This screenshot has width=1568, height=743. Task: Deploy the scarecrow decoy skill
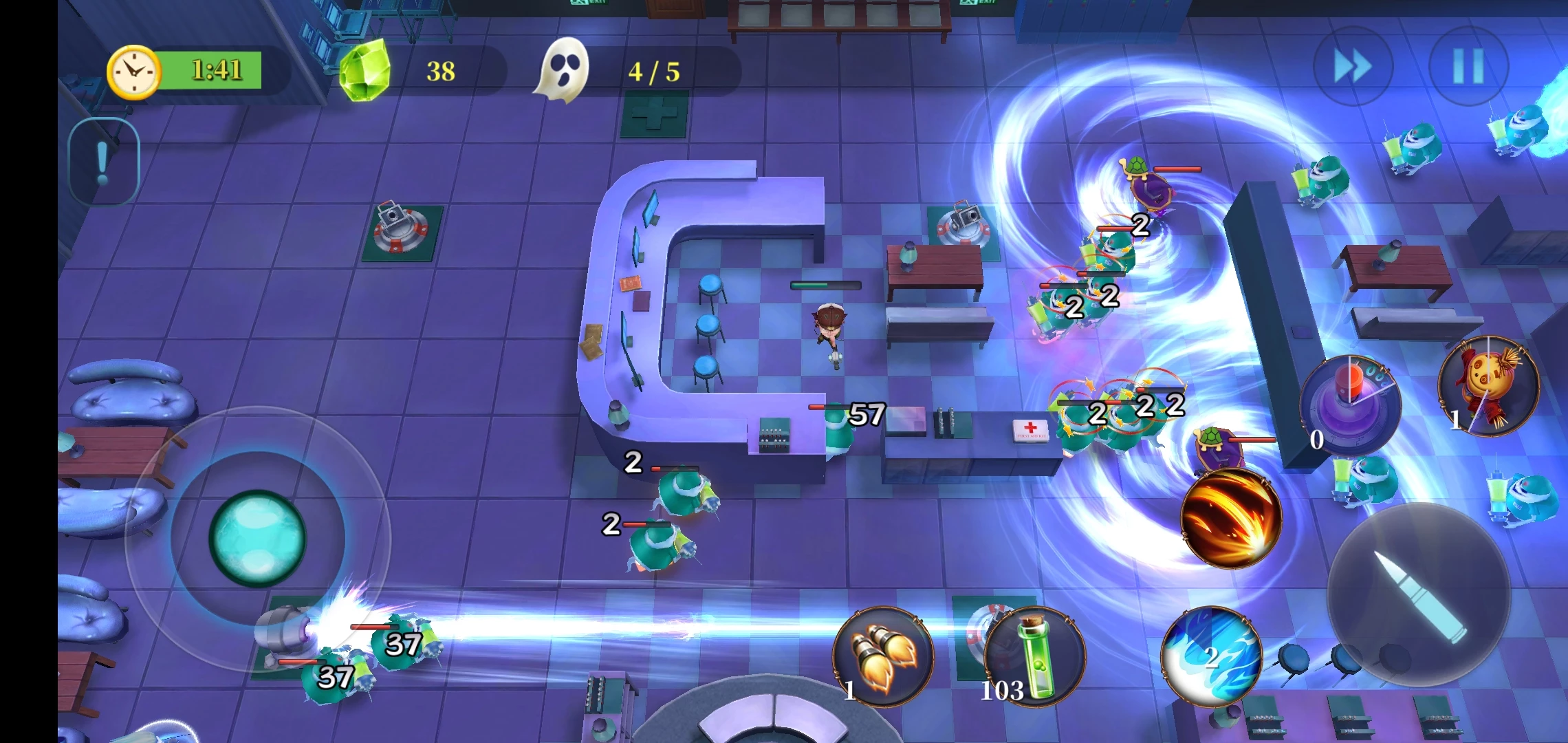click(x=1488, y=387)
